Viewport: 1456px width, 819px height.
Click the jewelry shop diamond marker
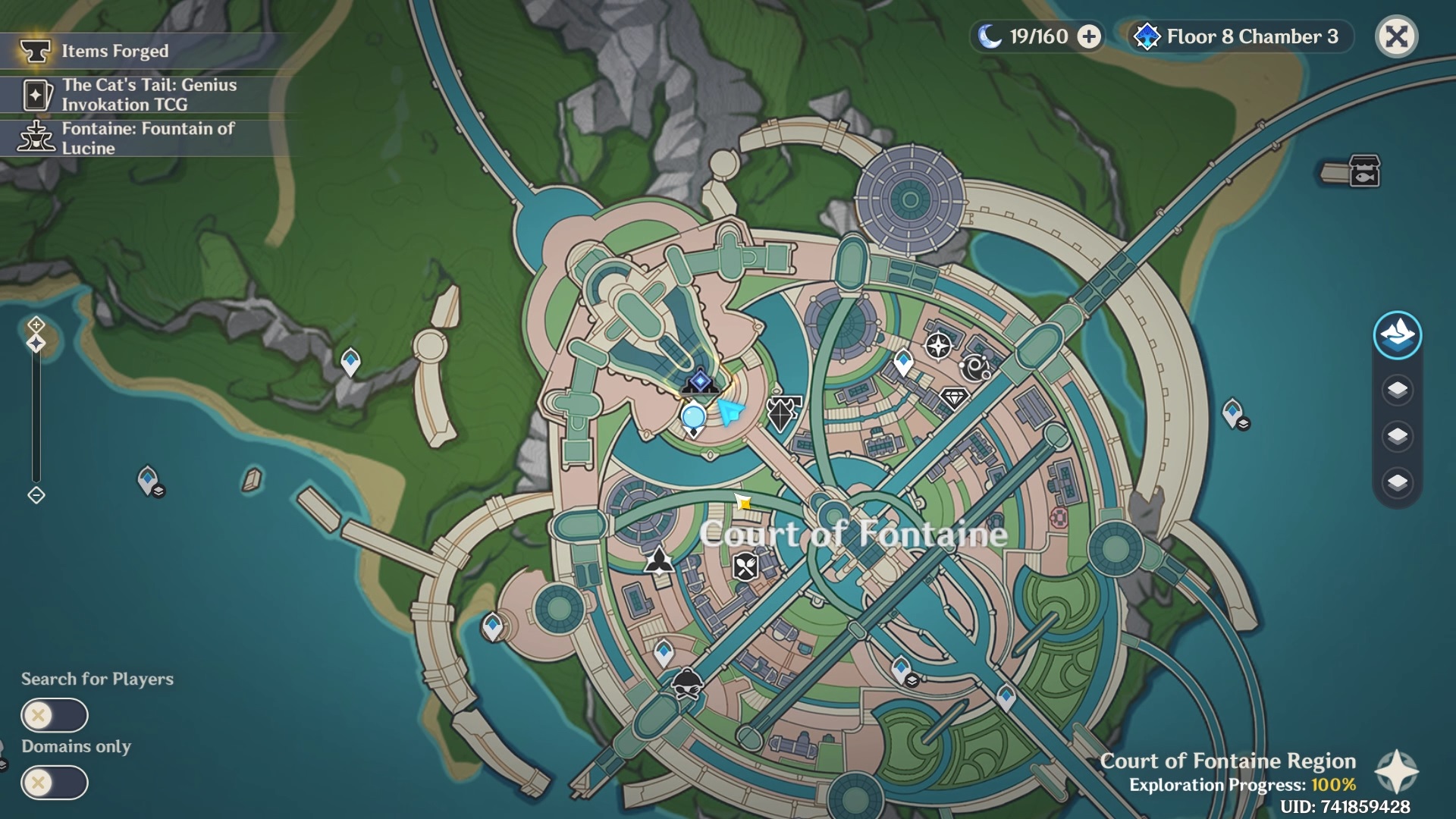pos(954,397)
